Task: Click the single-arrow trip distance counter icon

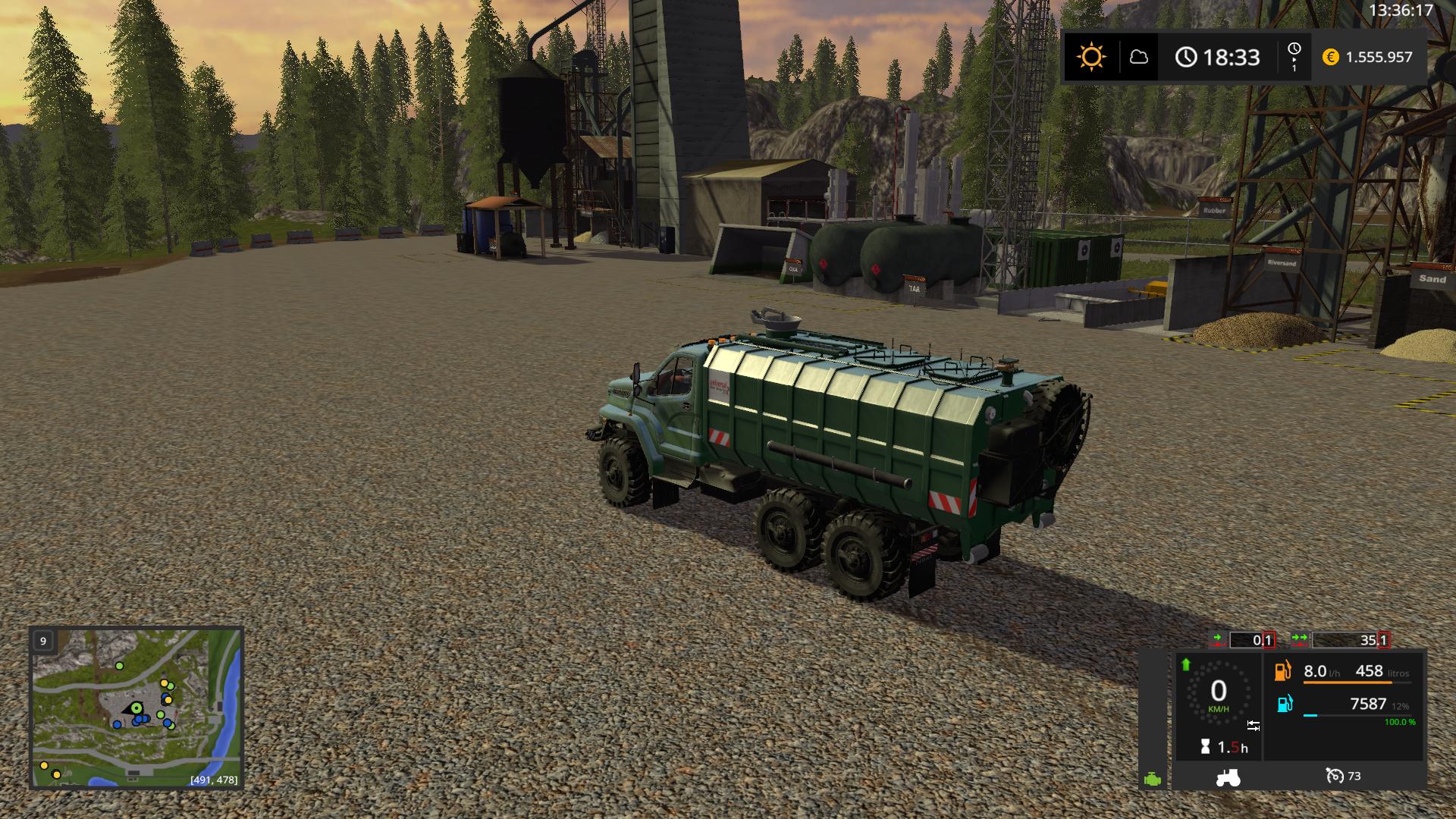Action: pos(1218,640)
